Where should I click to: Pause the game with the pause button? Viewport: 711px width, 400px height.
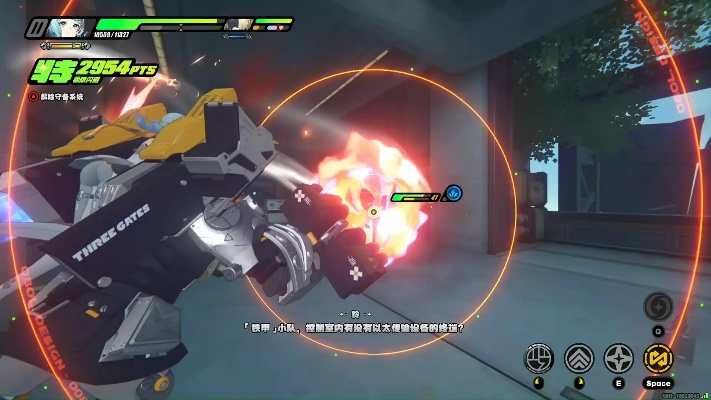pyautogui.click(x=37, y=27)
